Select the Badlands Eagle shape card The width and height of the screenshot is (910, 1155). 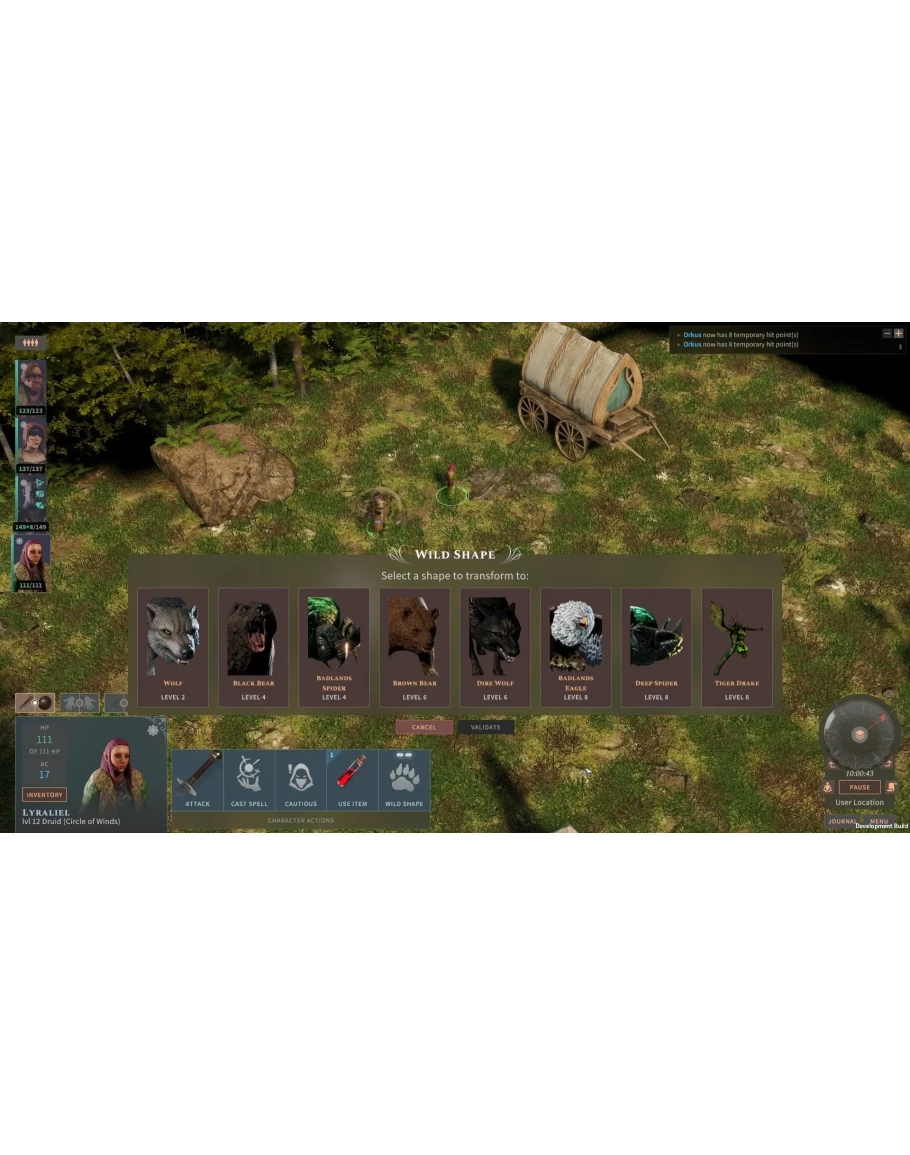[575, 646]
